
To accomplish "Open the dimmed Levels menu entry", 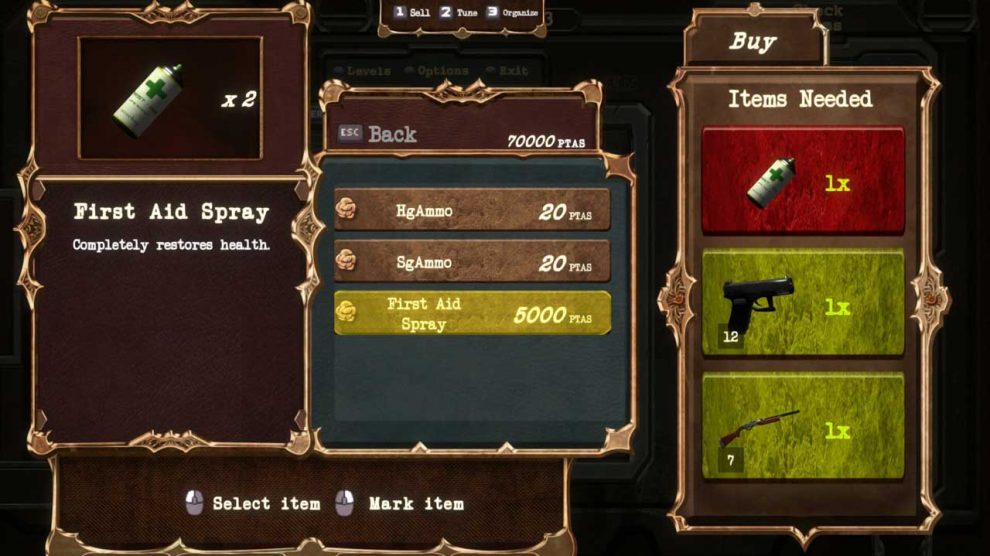I will point(366,71).
